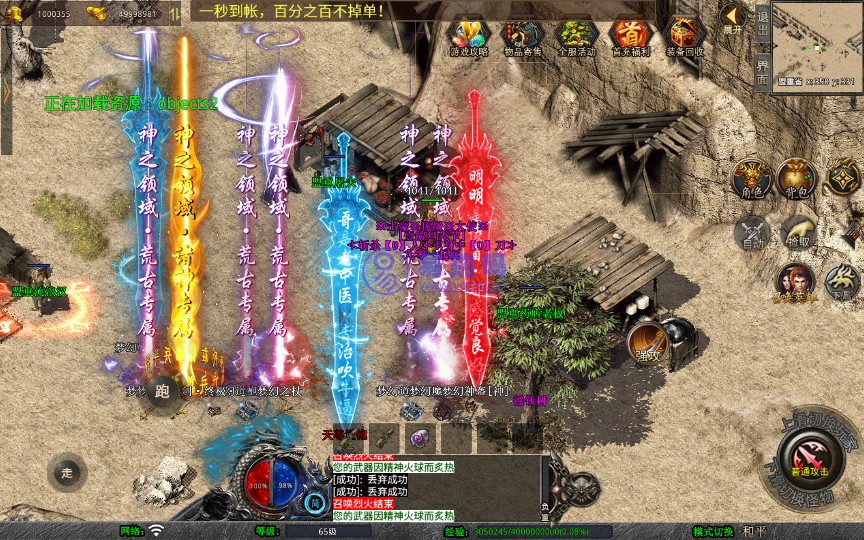Select the 召唤英雄 summon hero icon
The height and width of the screenshot is (540, 864).
[x=793, y=283]
